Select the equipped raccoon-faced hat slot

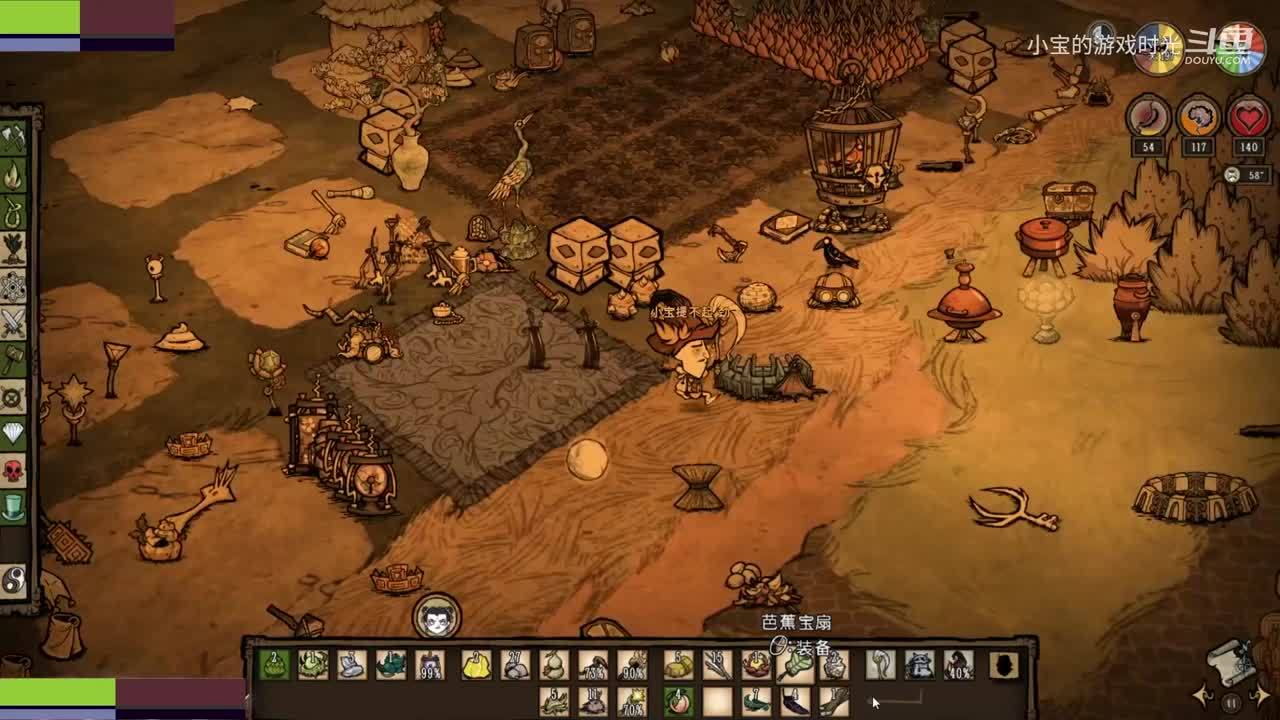point(919,664)
